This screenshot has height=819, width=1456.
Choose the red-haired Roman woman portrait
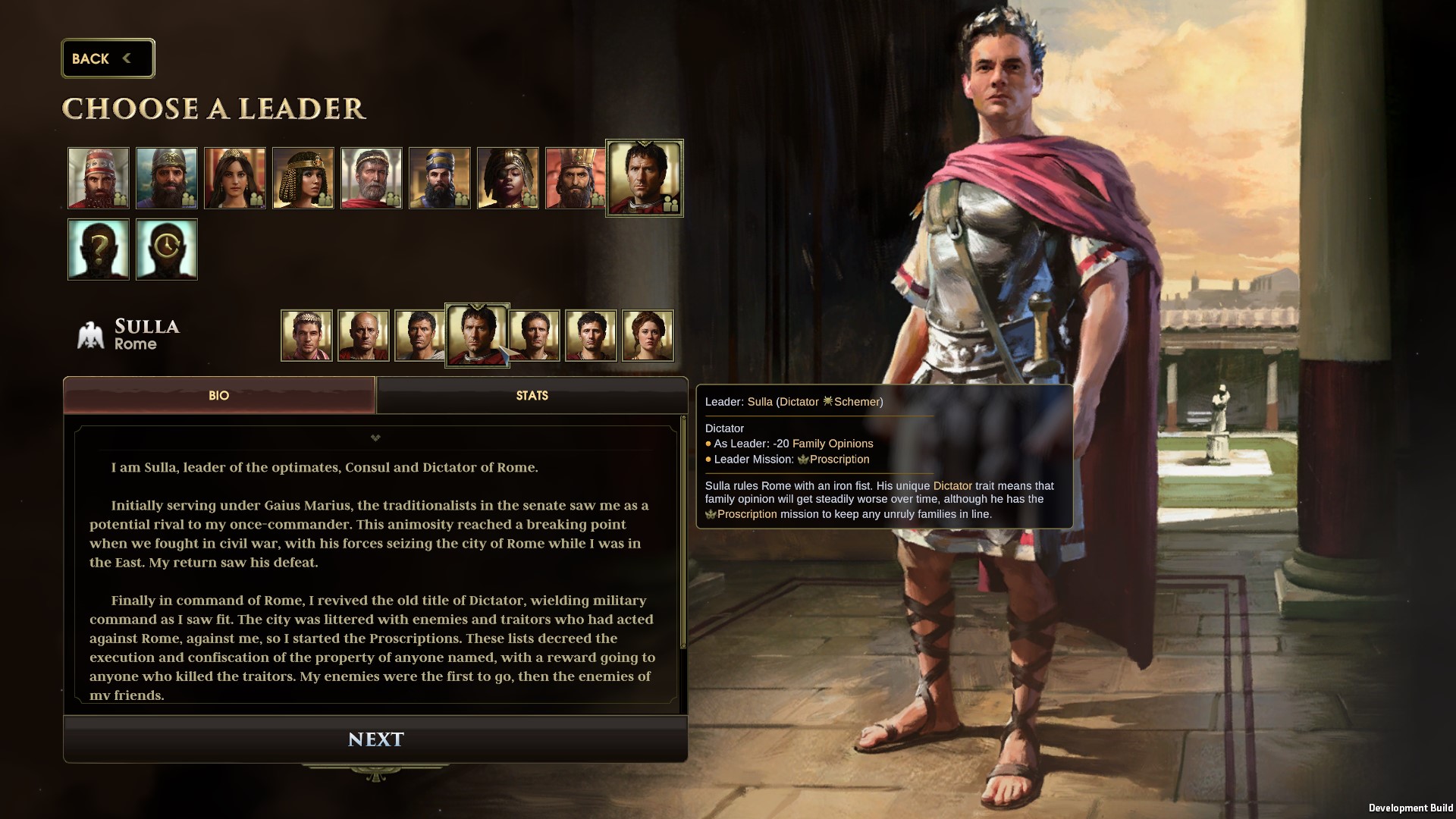tap(648, 335)
